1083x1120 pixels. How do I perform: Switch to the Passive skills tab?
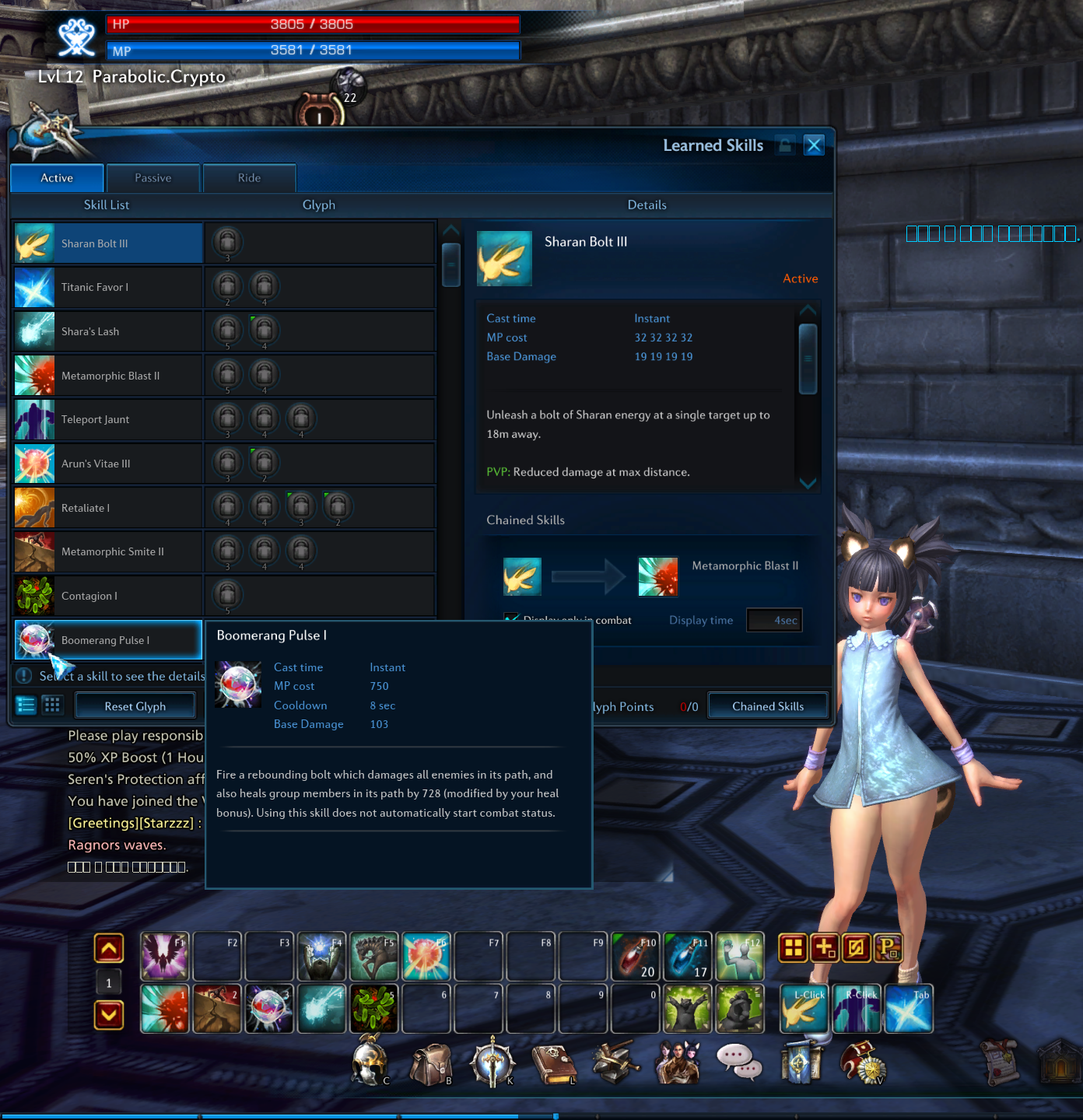(x=153, y=178)
